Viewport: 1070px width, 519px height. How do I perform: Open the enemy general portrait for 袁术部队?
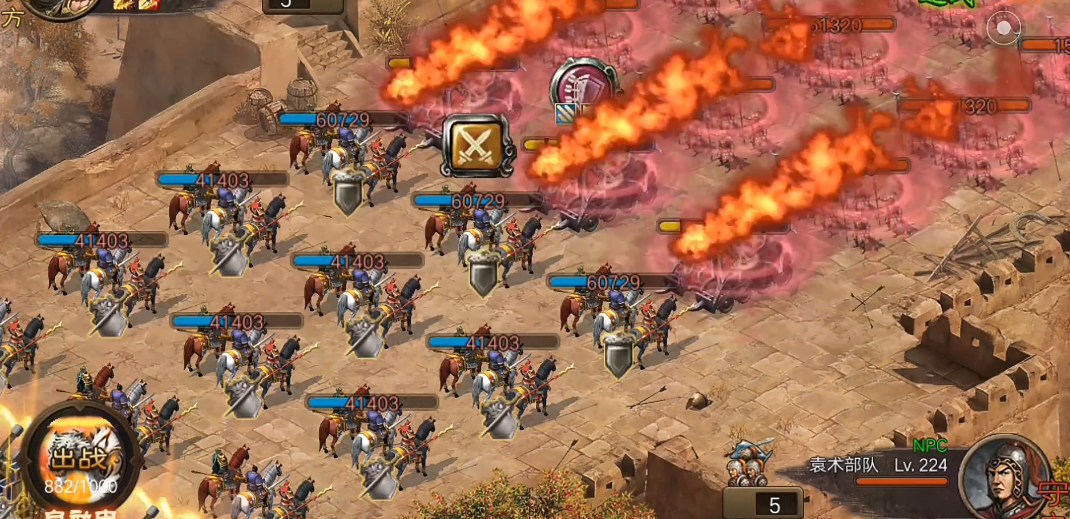1007,478
